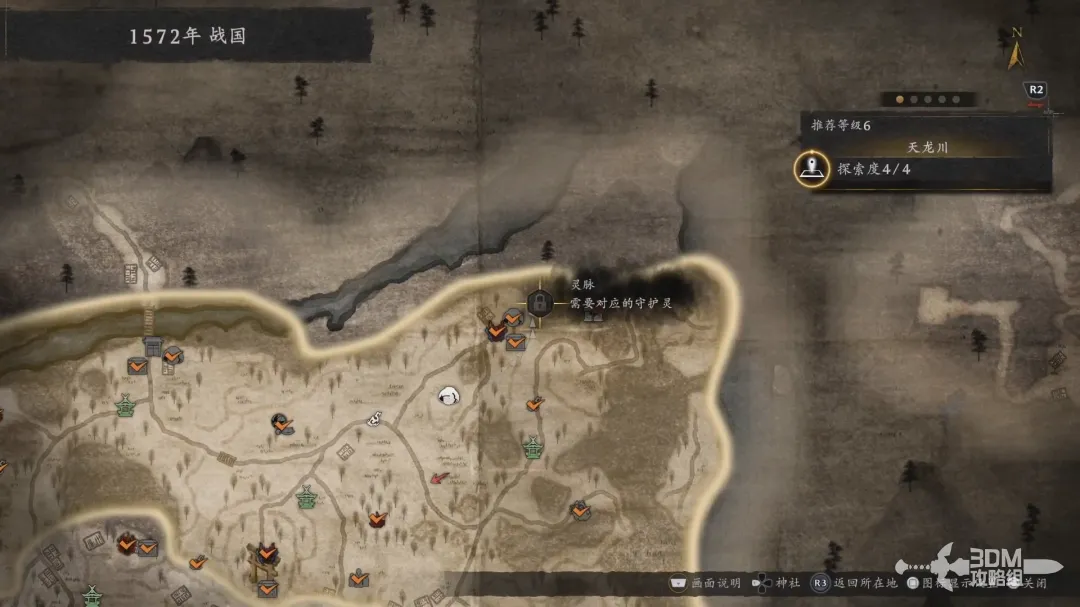1080x607 pixels.
Task: Select the white round creature map marker
Action: pyautogui.click(x=450, y=396)
